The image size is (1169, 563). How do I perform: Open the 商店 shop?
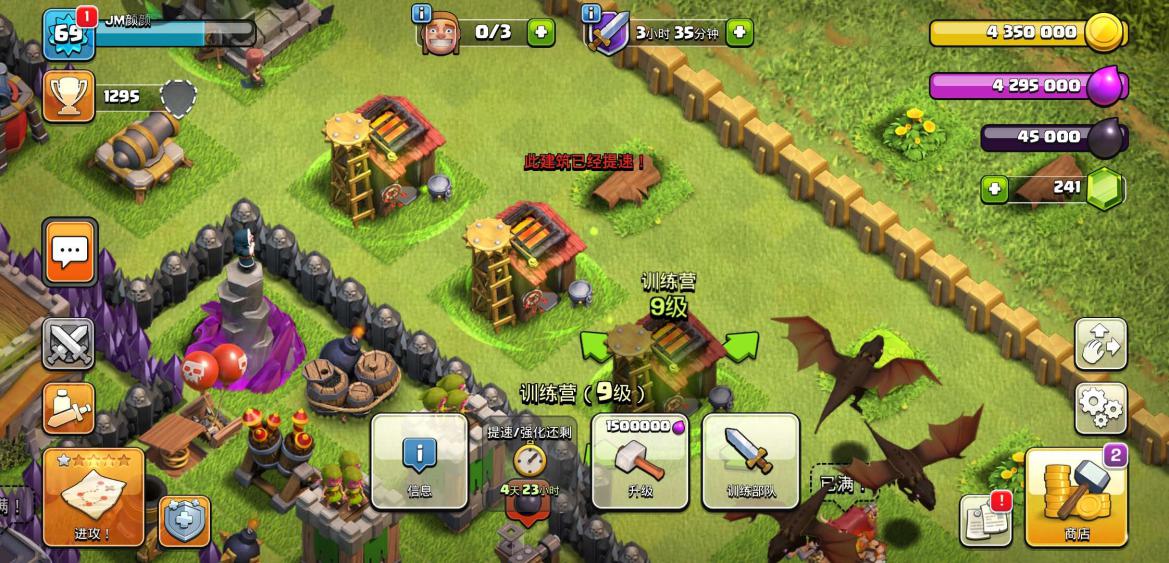click(1076, 497)
